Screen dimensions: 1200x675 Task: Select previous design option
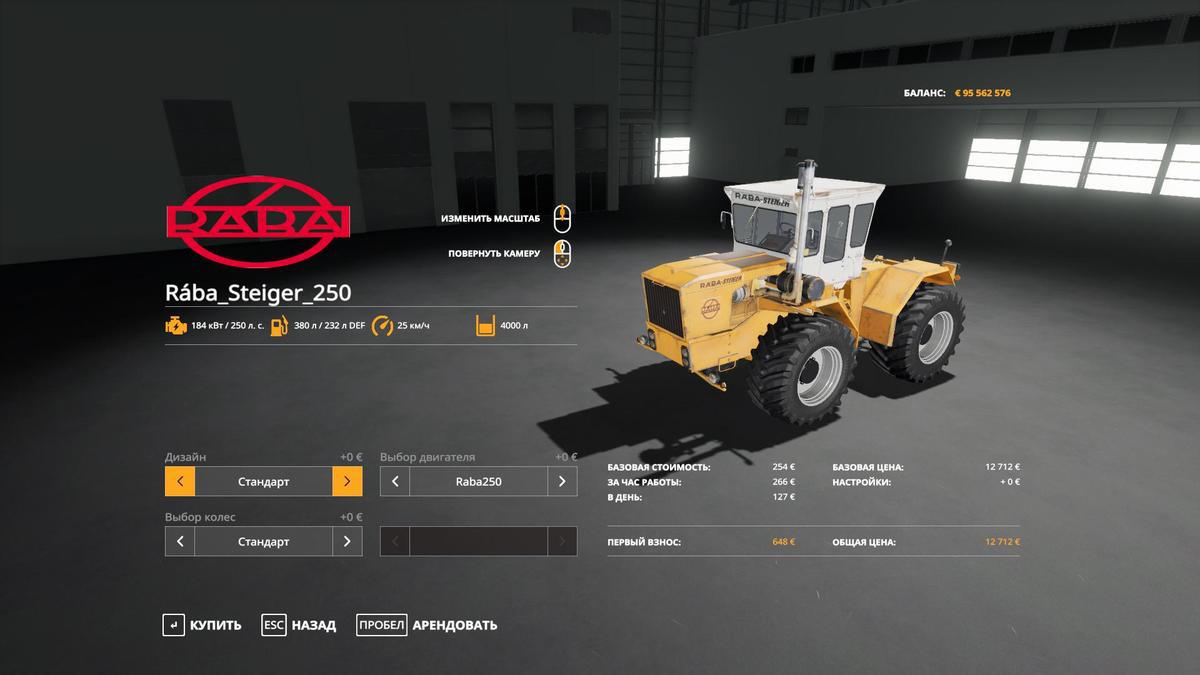[180, 481]
